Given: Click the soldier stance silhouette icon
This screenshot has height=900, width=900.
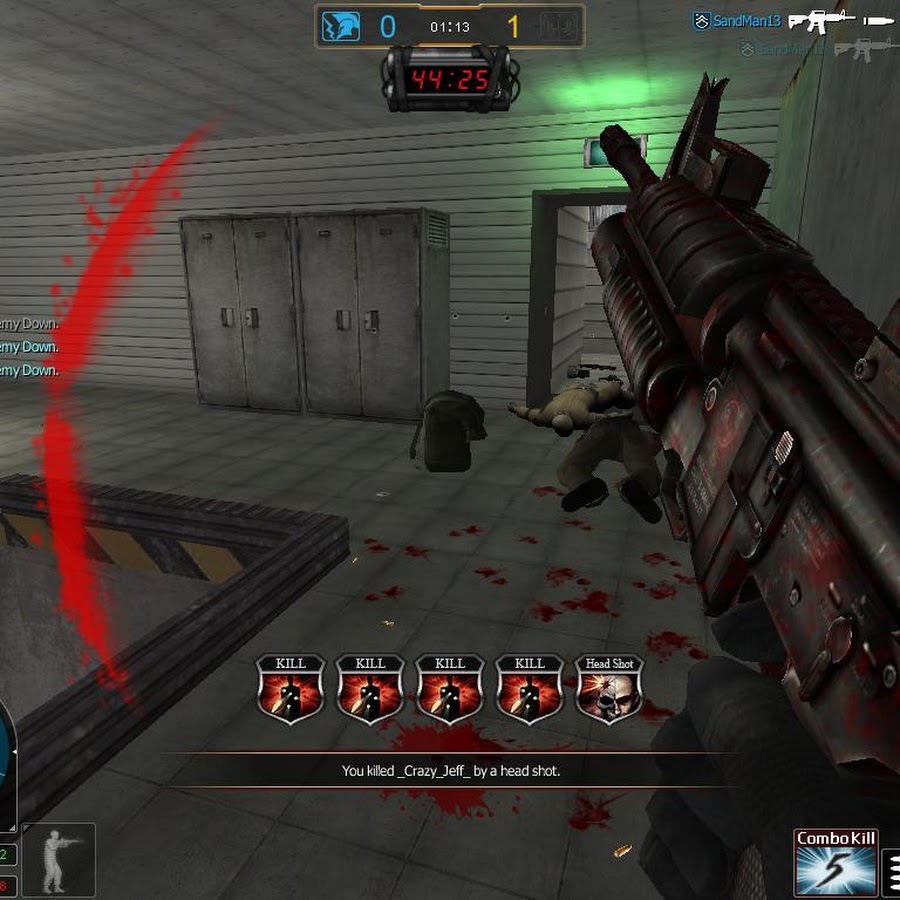Looking at the screenshot, I should [58, 859].
